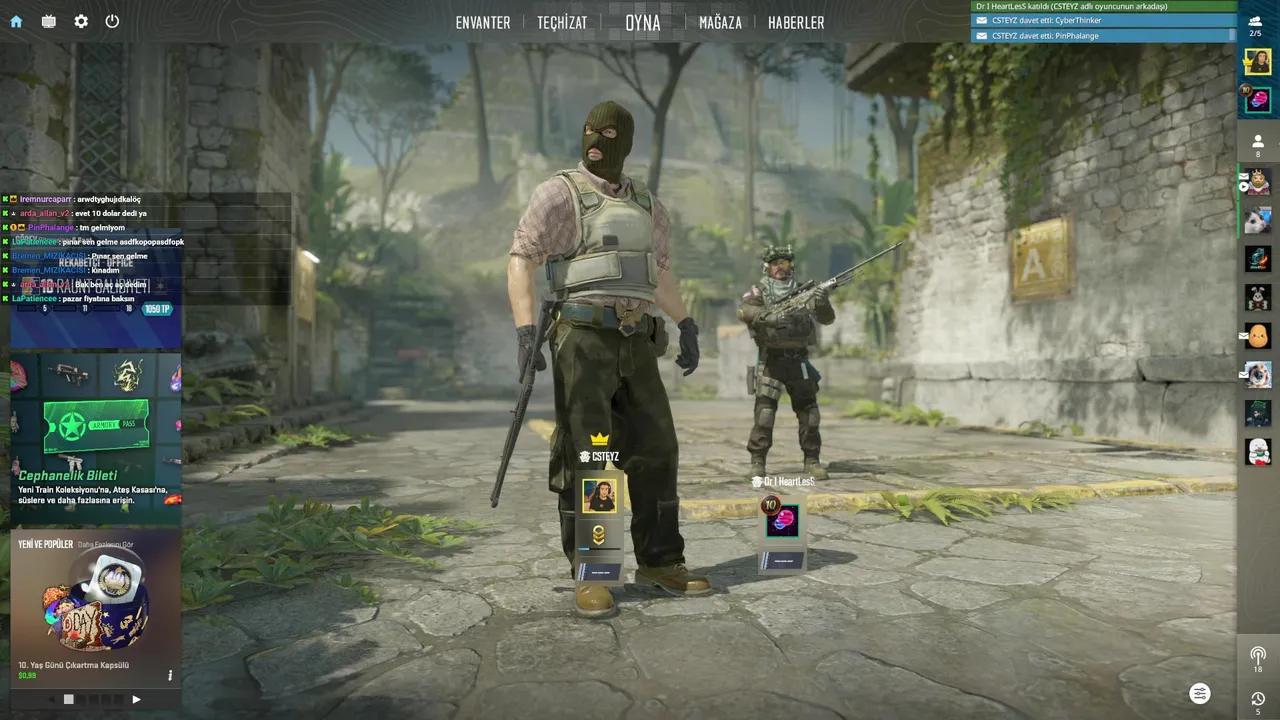Click the envelope on the CyberThinker invite
The width and height of the screenshot is (1280, 720).
(982, 20)
